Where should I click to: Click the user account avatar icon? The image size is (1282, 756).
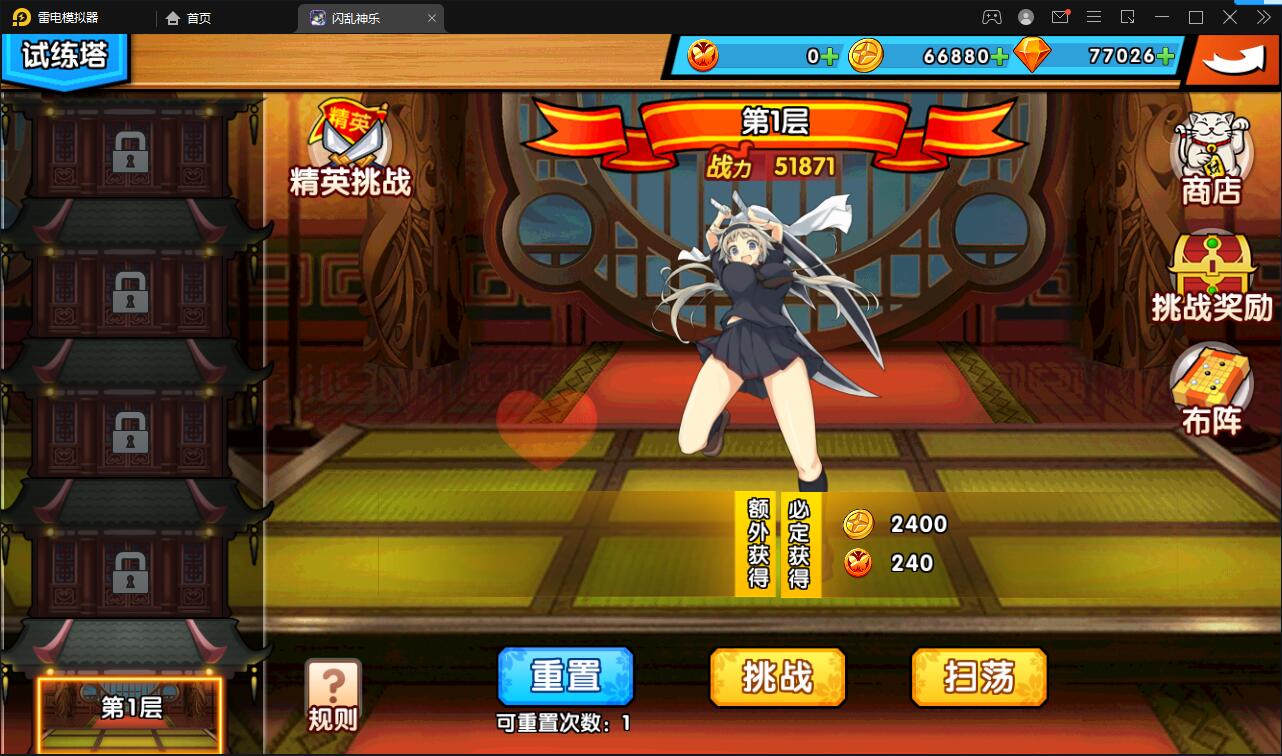point(1024,17)
